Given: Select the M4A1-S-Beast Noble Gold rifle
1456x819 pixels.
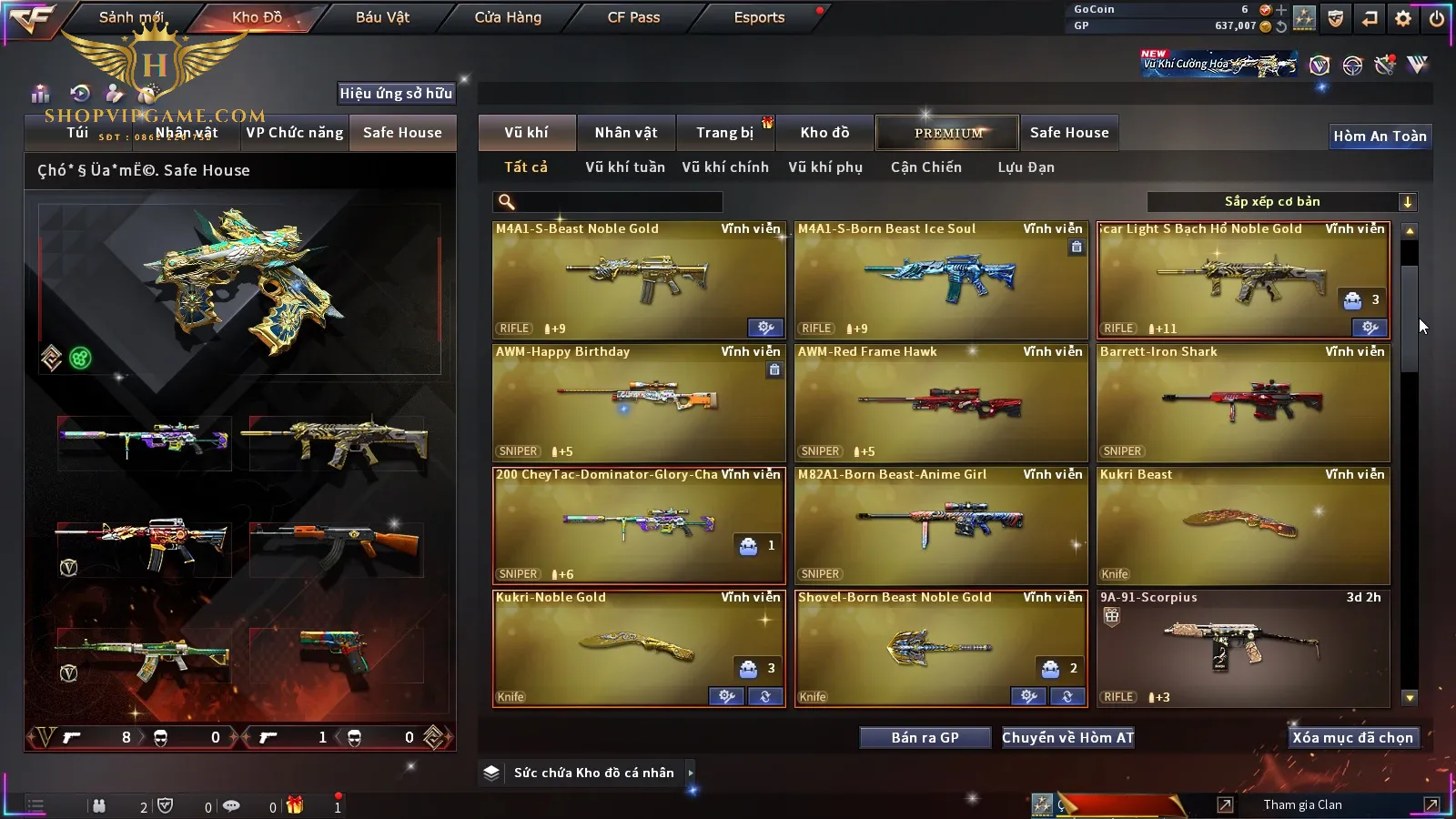Looking at the screenshot, I should [638, 280].
